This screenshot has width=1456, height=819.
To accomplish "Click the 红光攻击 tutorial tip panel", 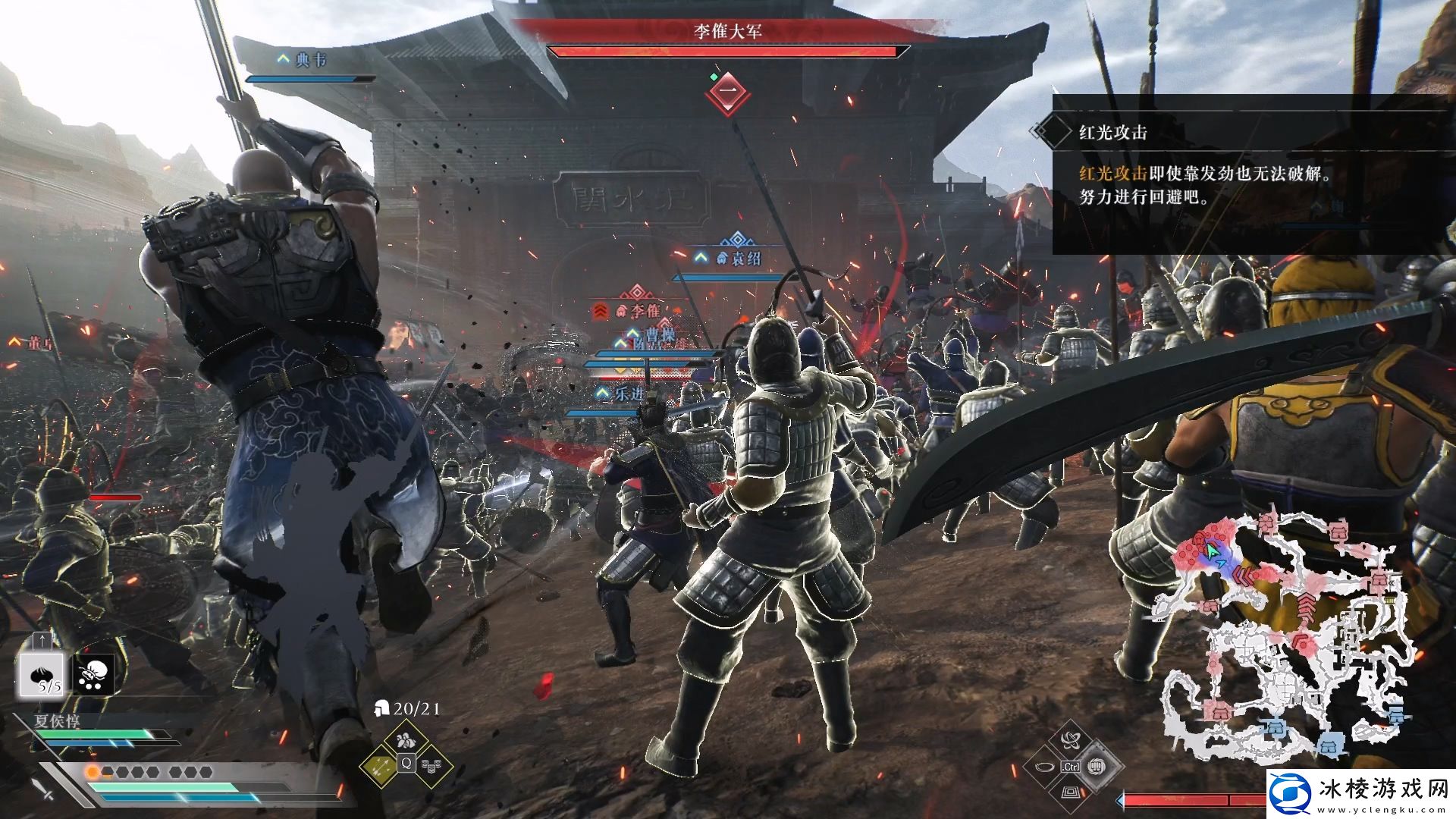I will click(x=1251, y=174).
